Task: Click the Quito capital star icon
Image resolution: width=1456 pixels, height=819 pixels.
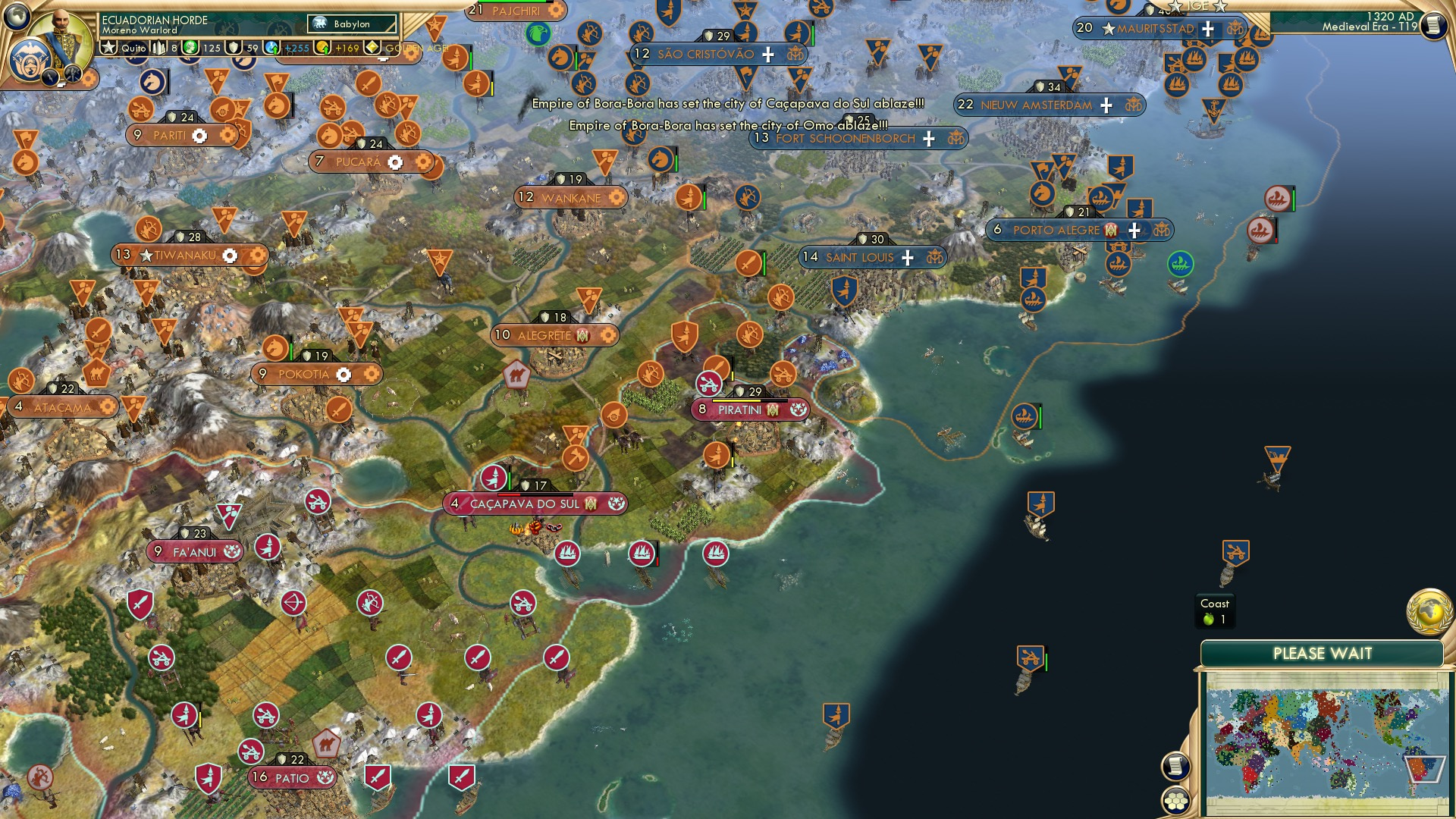Action: tap(108, 47)
